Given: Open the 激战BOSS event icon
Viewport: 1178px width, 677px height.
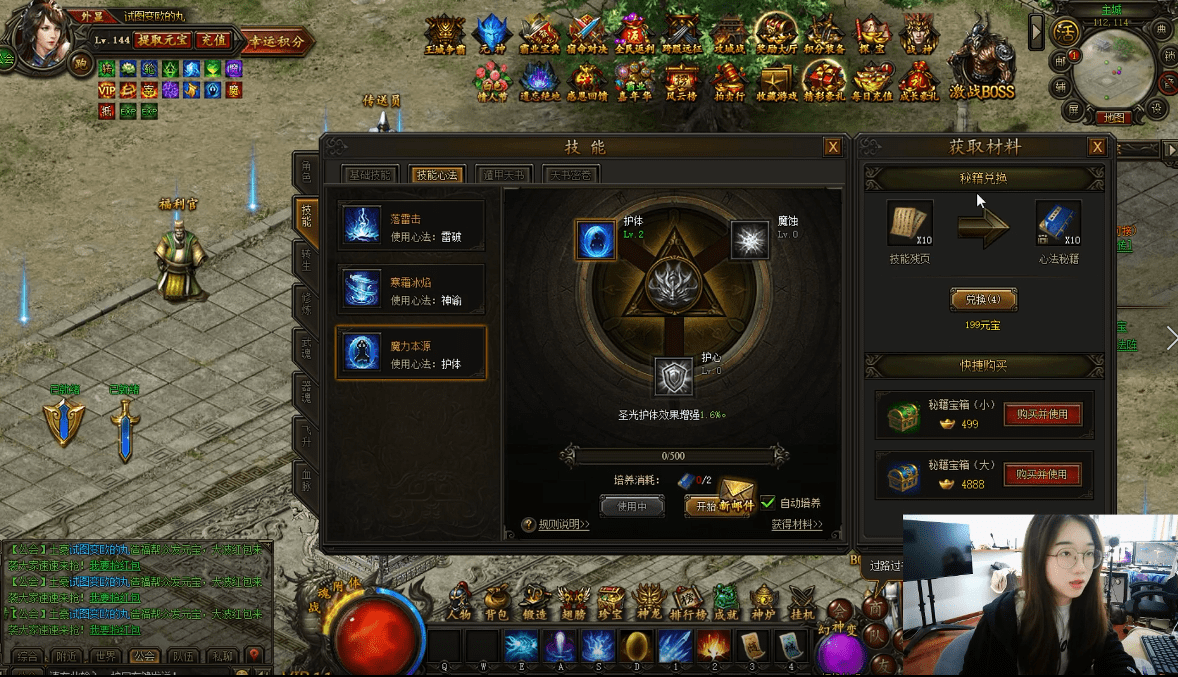Looking at the screenshot, I should (982, 68).
